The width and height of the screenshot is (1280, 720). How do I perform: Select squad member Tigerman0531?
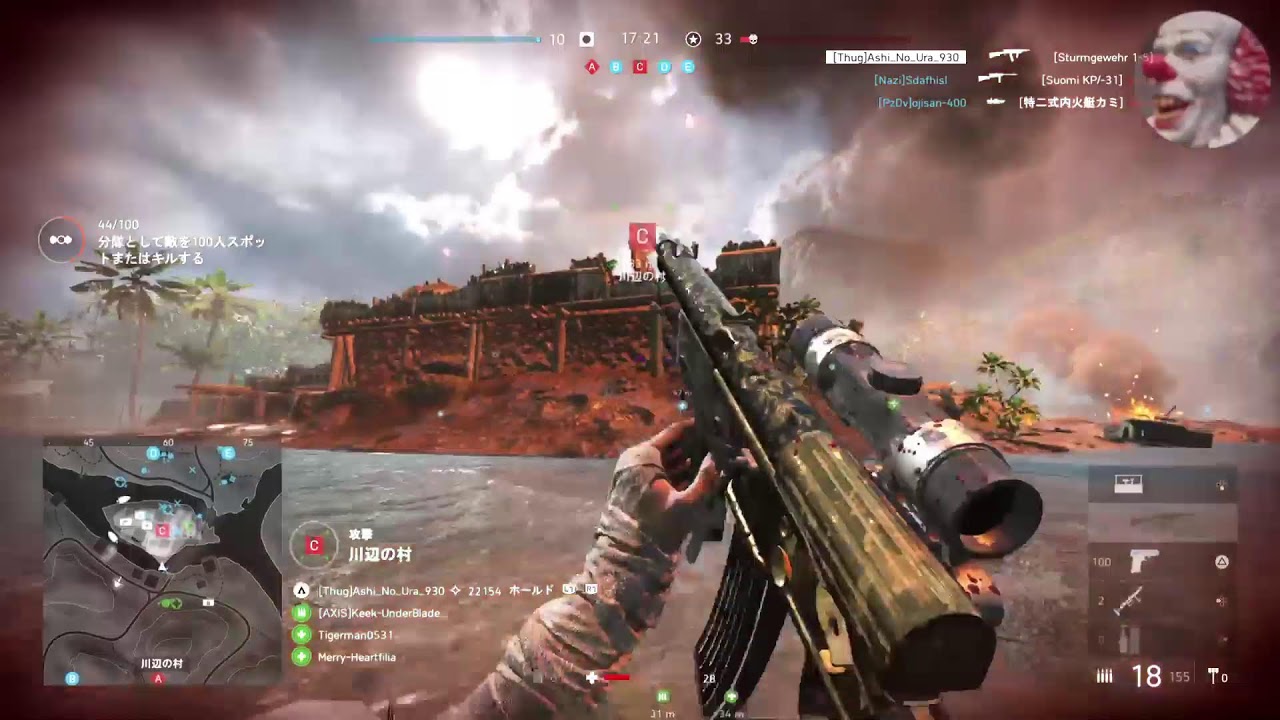355,635
